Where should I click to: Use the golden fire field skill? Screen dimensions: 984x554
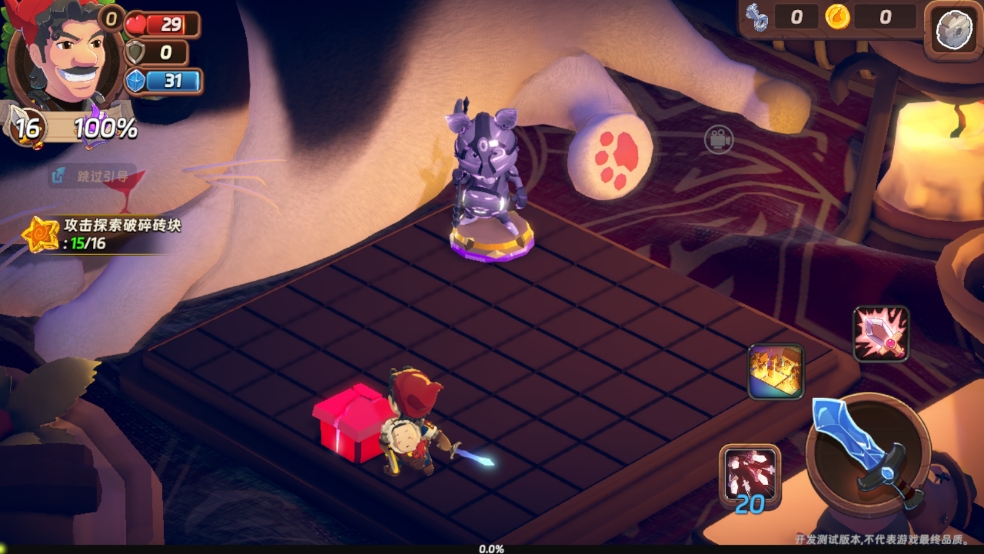(x=776, y=372)
